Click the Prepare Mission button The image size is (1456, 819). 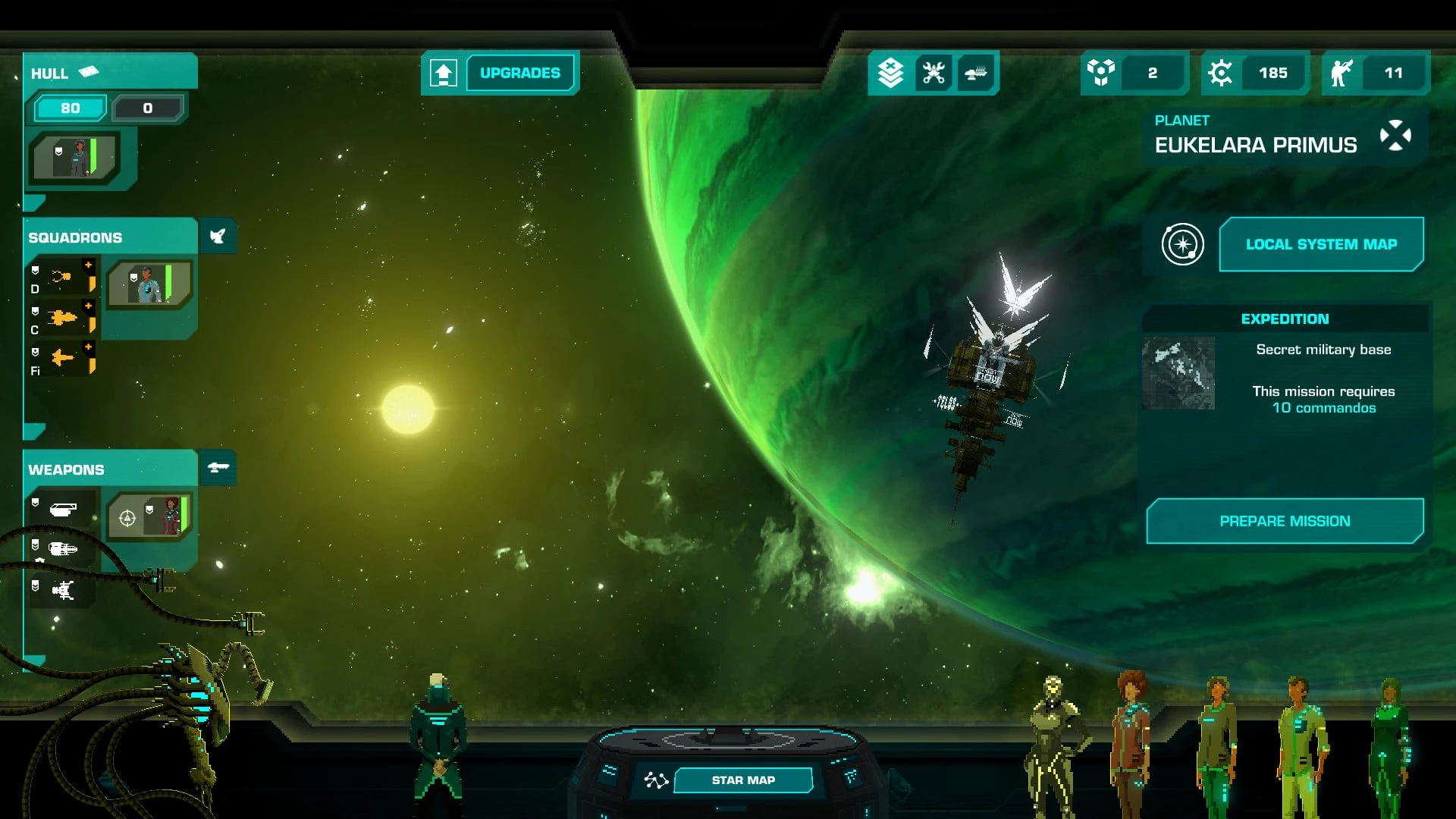click(1285, 521)
